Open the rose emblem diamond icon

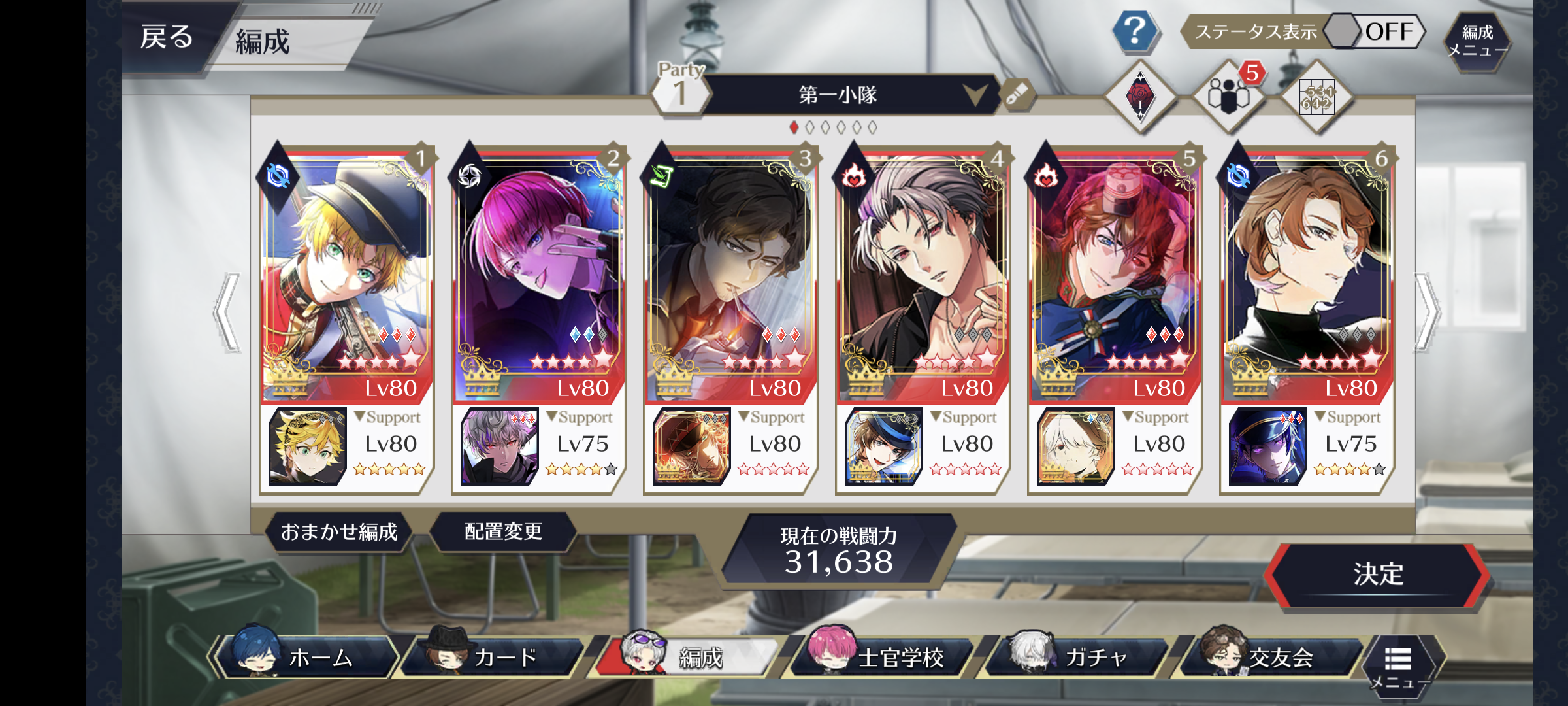[1140, 97]
